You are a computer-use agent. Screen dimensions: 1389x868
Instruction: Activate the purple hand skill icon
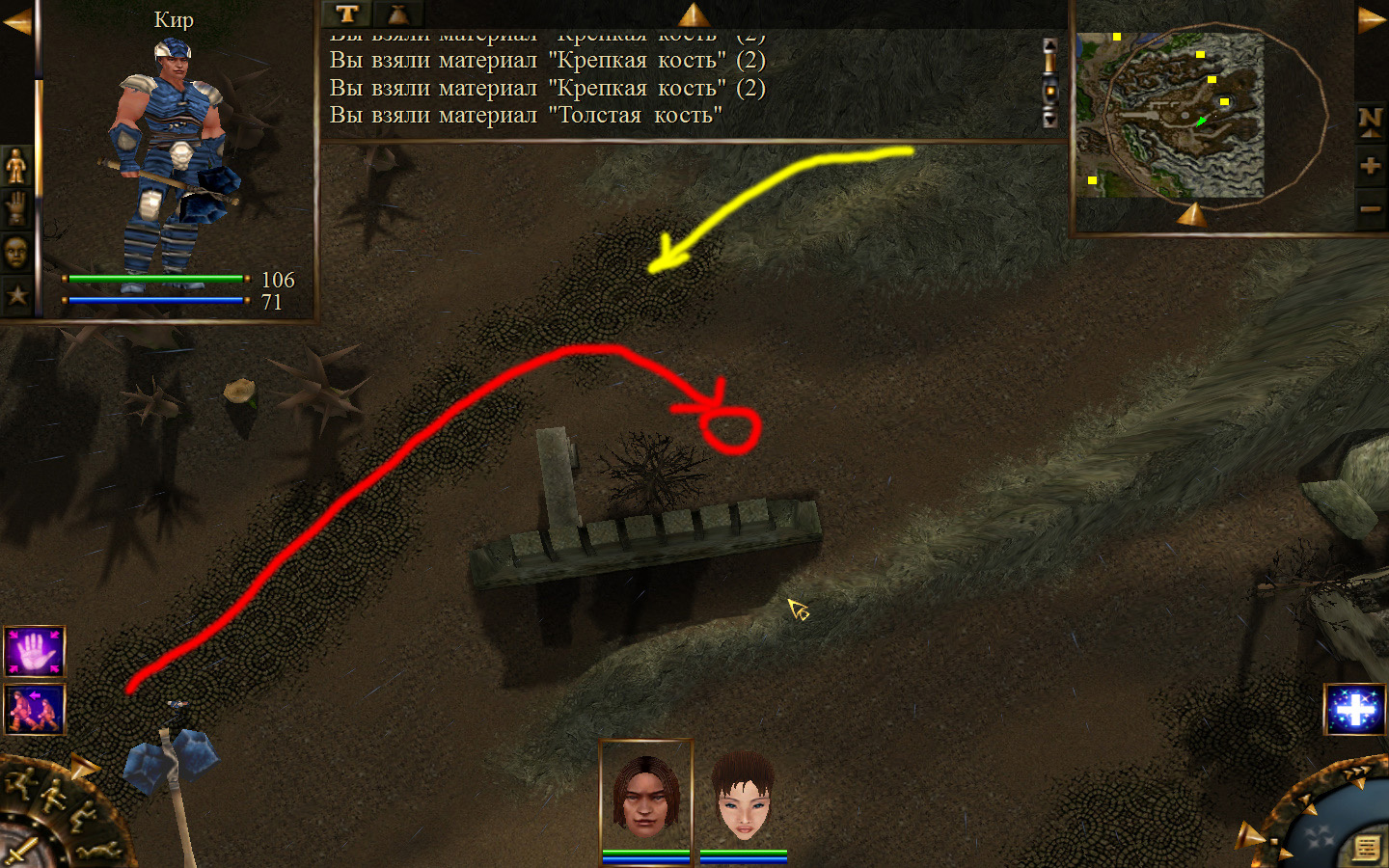[35, 652]
